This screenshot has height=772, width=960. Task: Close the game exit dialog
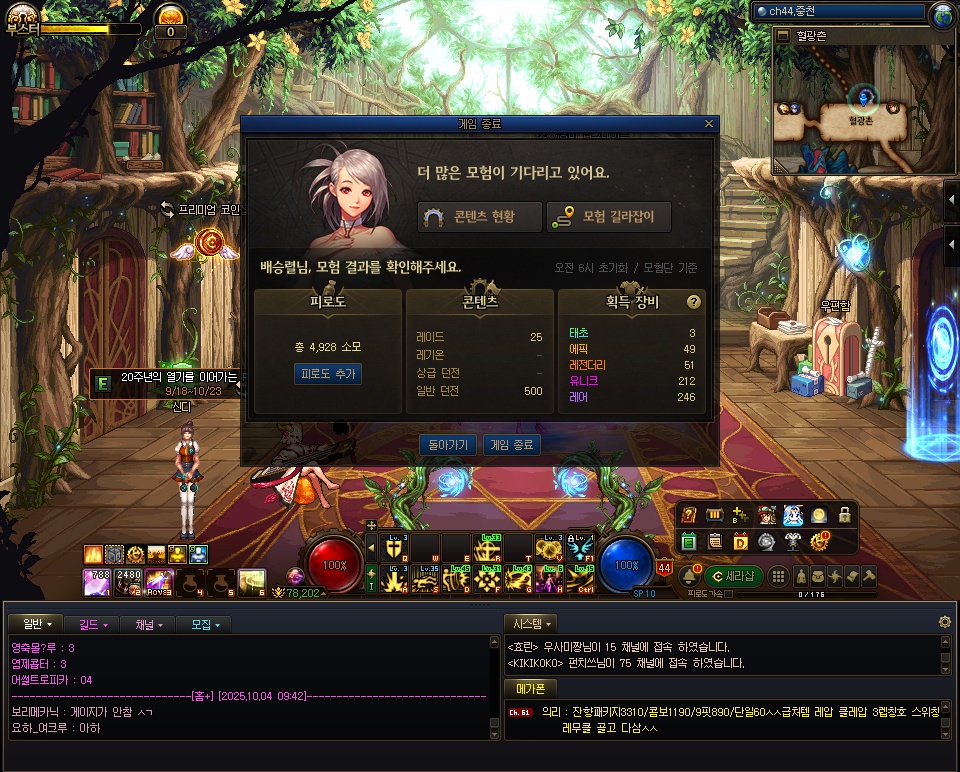709,124
